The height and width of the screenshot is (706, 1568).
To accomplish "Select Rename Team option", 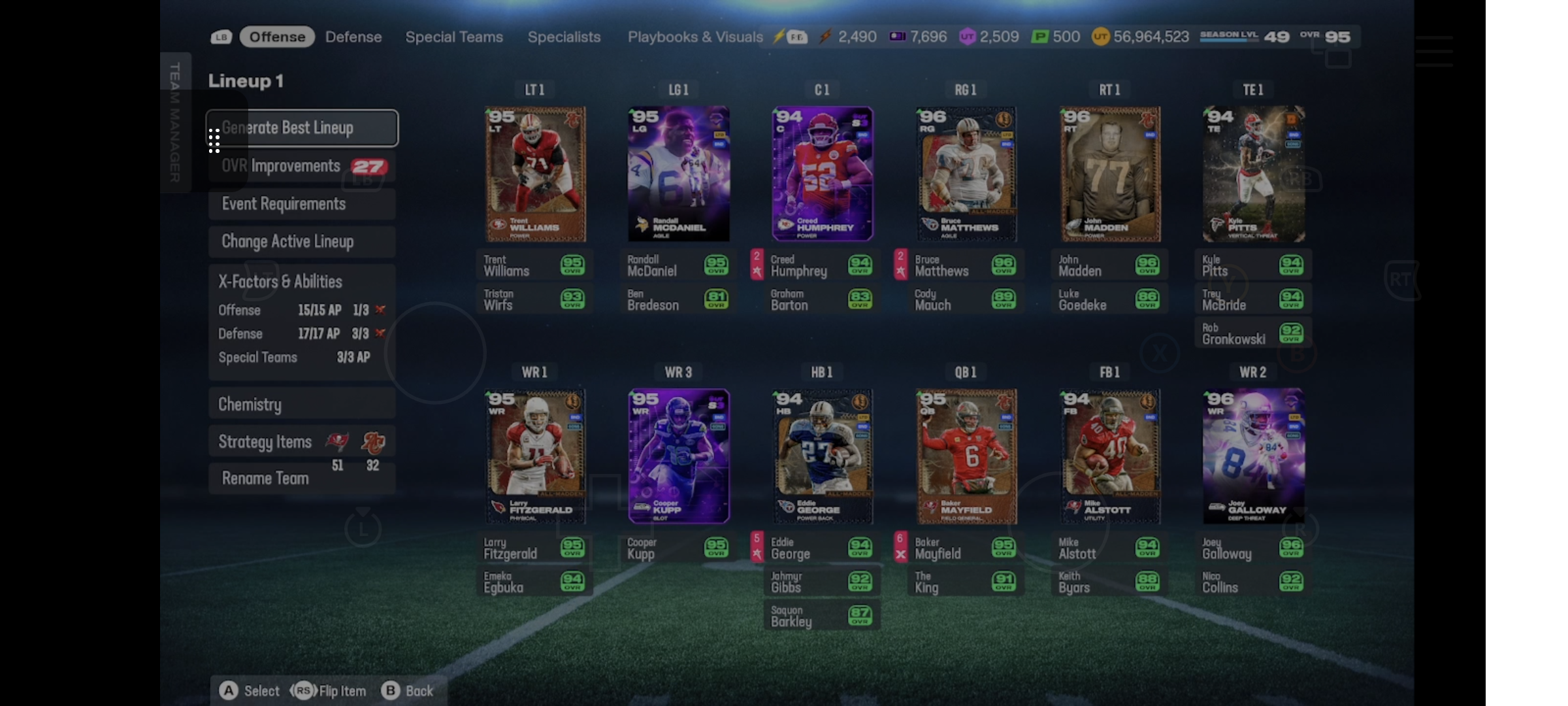I will click(265, 479).
